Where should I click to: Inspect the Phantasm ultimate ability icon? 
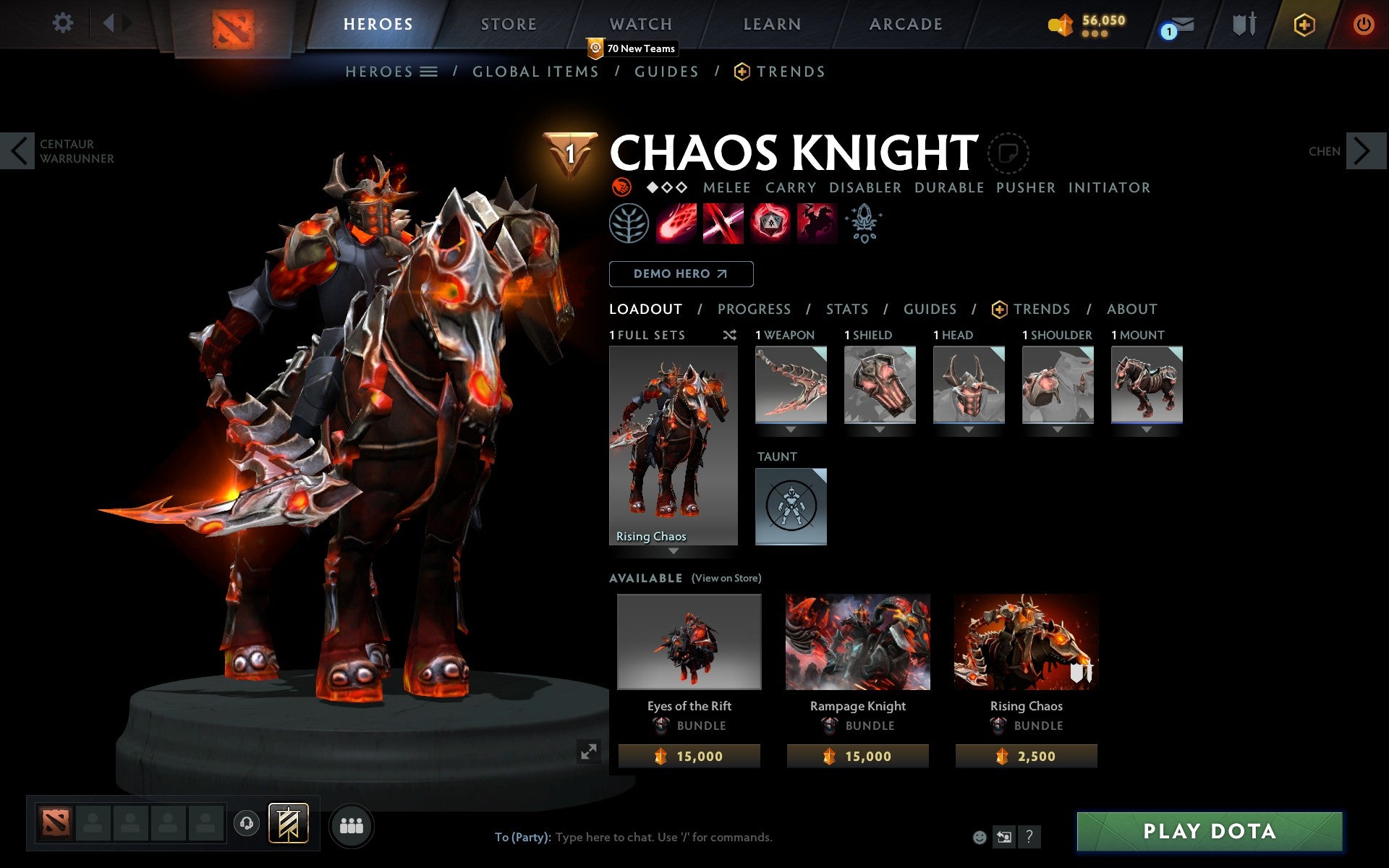pos(816,224)
